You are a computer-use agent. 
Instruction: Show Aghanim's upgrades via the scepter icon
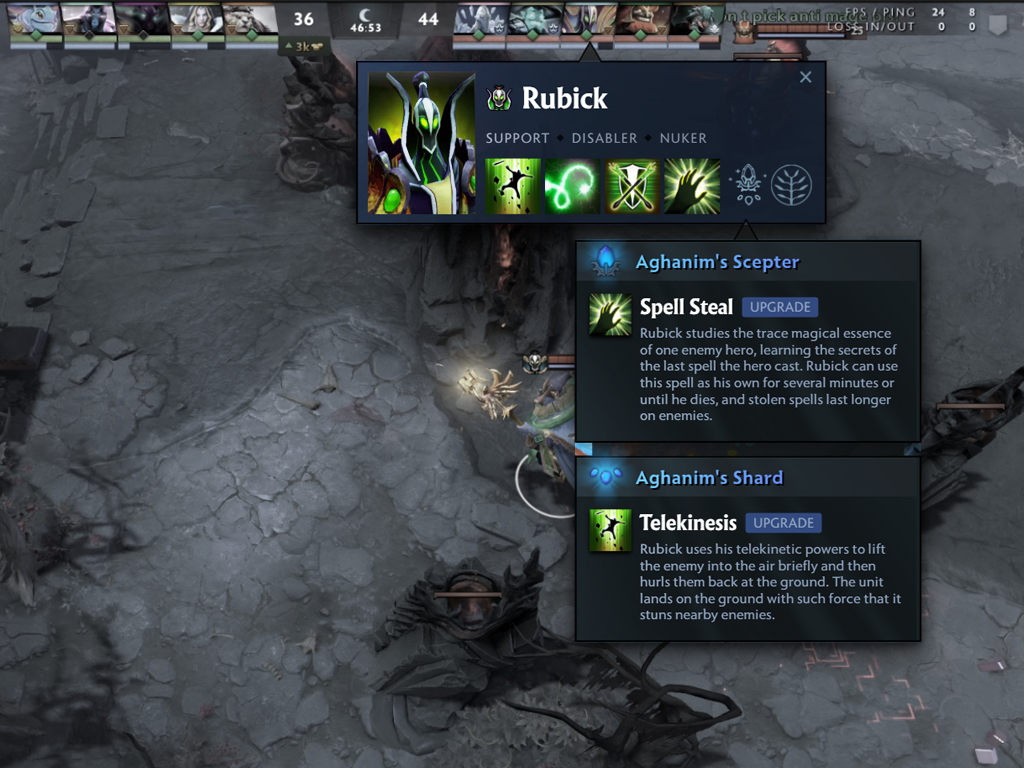coord(748,185)
